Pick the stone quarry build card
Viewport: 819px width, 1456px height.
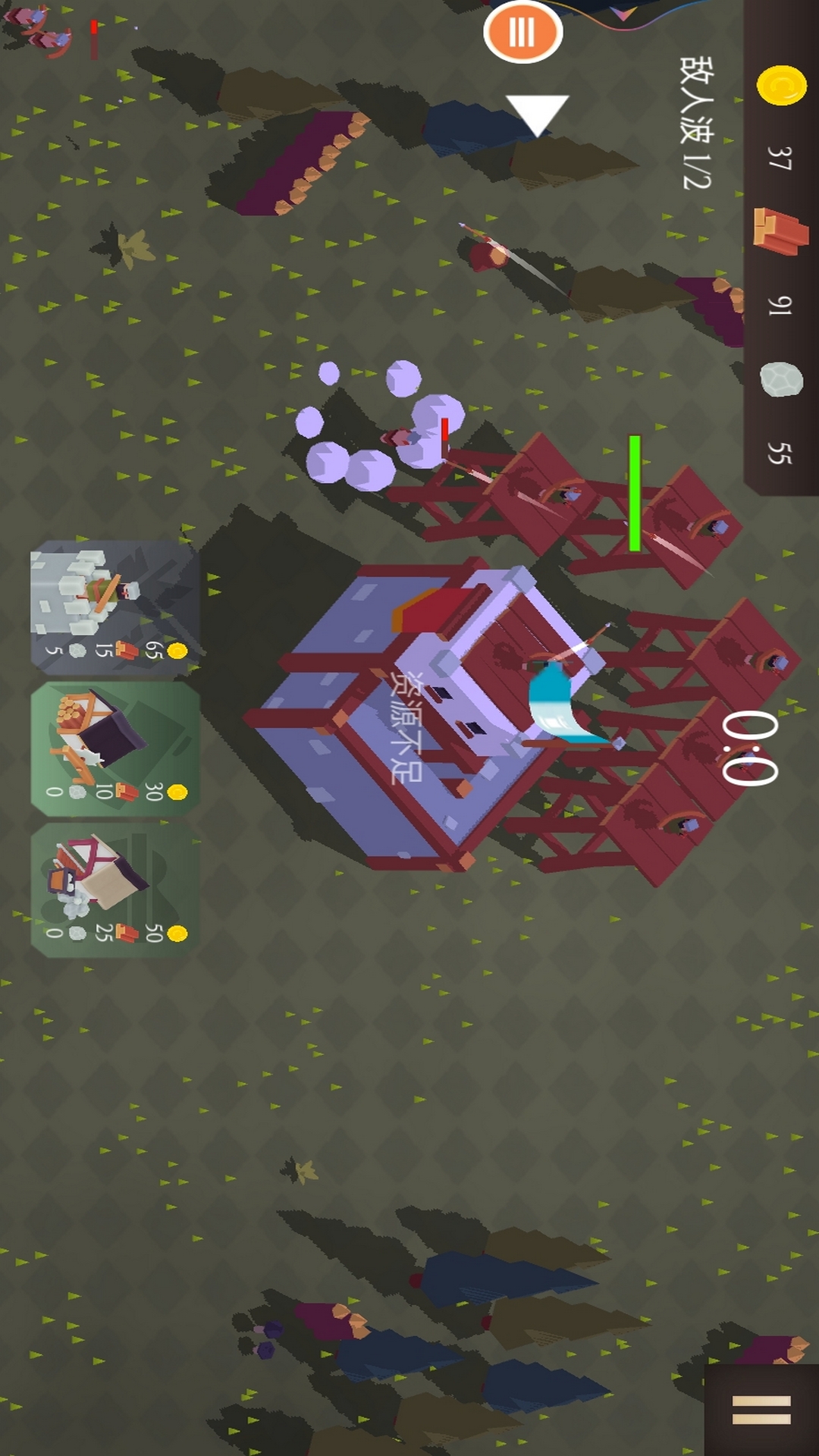tap(115, 890)
